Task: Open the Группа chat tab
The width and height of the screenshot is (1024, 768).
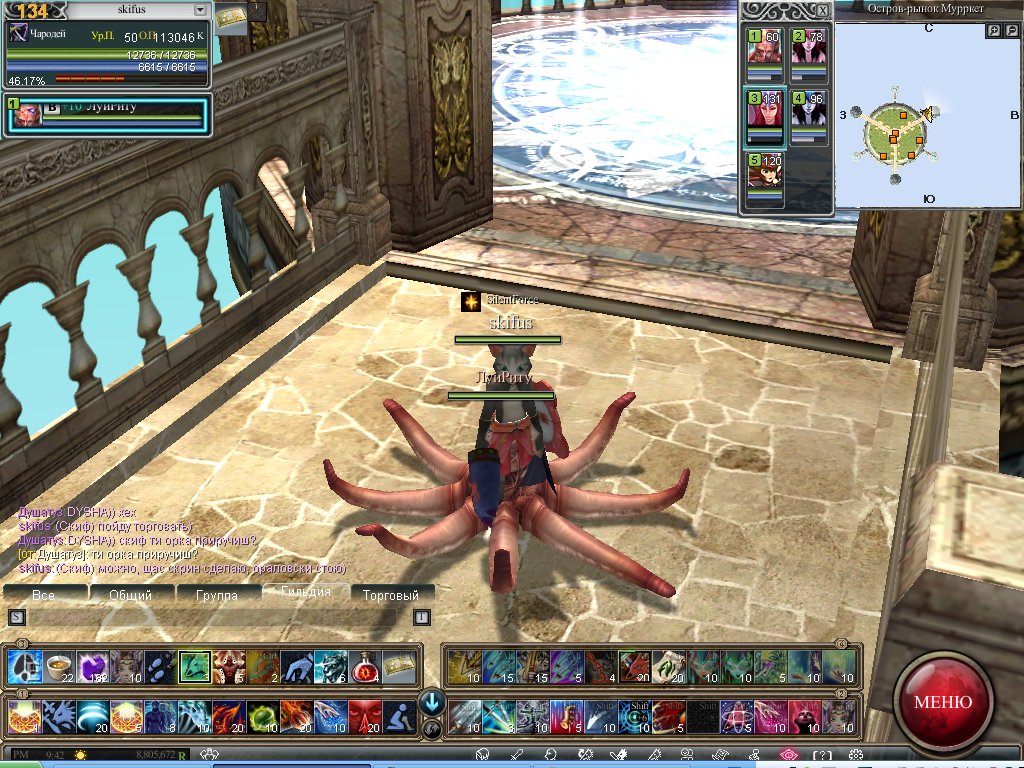Action: pos(217,595)
